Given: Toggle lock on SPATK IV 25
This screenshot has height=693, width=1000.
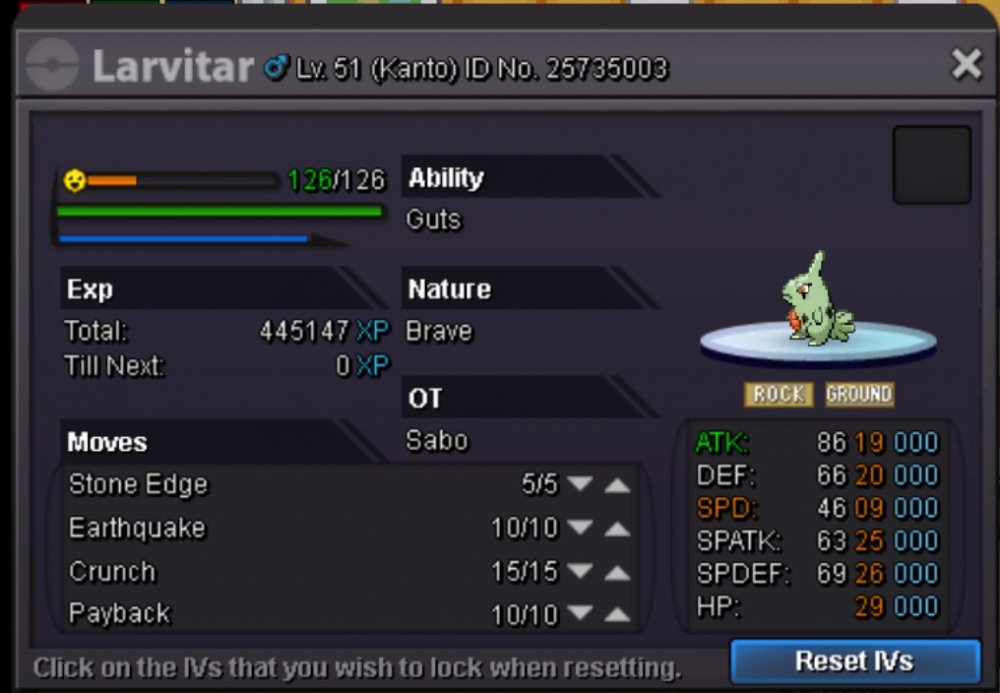Looking at the screenshot, I should click(x=868, y=541).
